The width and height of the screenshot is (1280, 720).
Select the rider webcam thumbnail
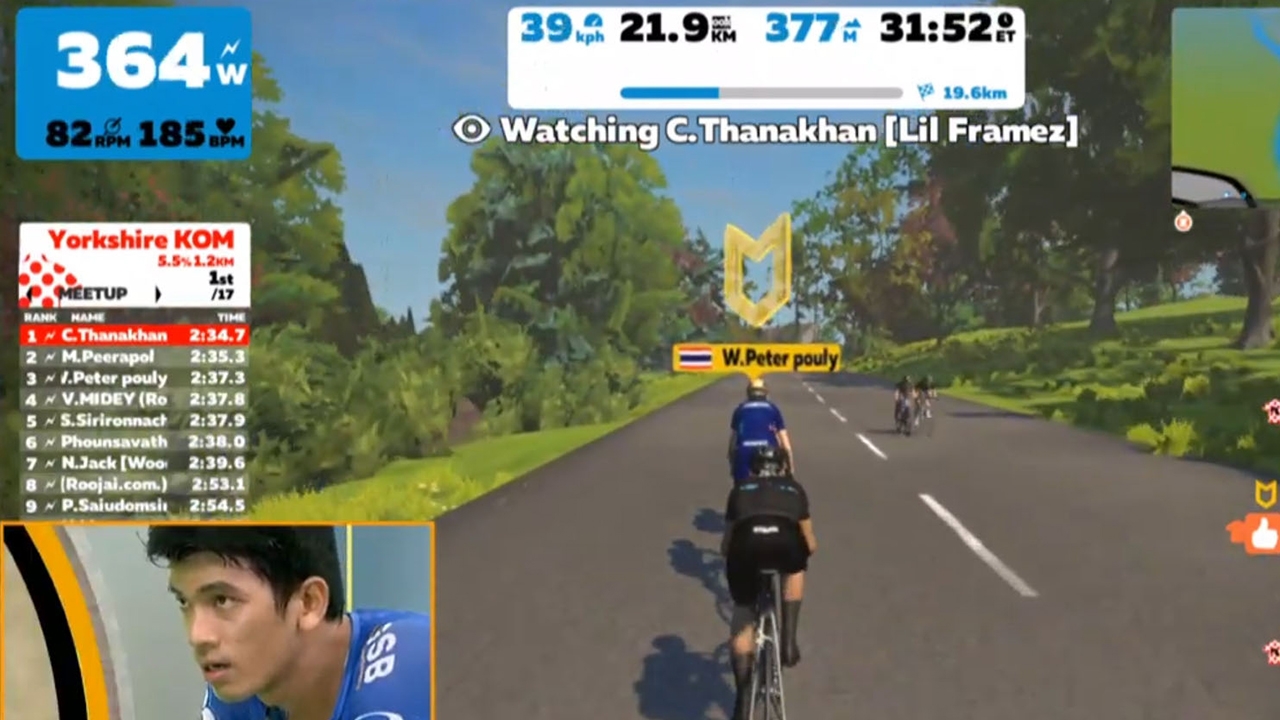coord(216,621)
